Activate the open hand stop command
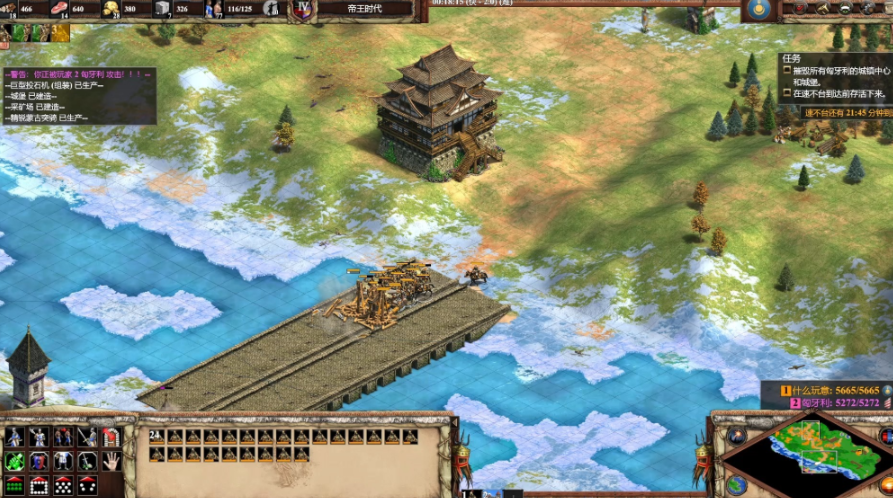The height and width of the screenshot is (498, 893). pyautogui.click(x=111, y=461)
